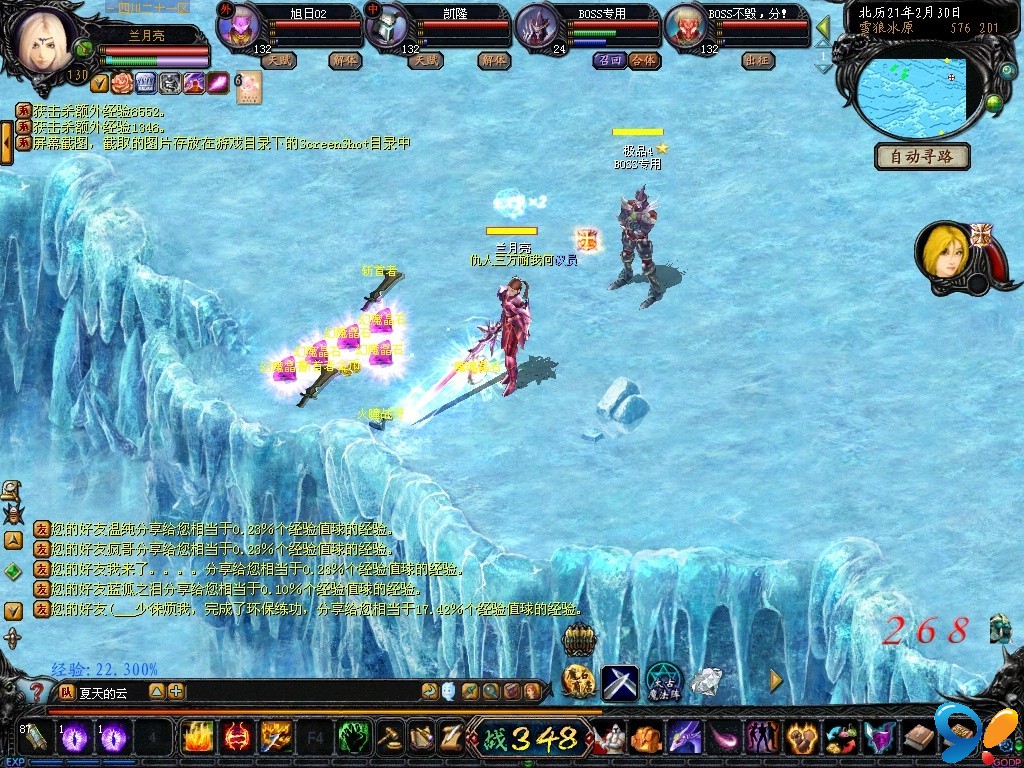The width and height of the screenshot is (1024, 768).
Task: Open the 太古魔法阵 magic circle icon
Action: click(x=662, y=682)
